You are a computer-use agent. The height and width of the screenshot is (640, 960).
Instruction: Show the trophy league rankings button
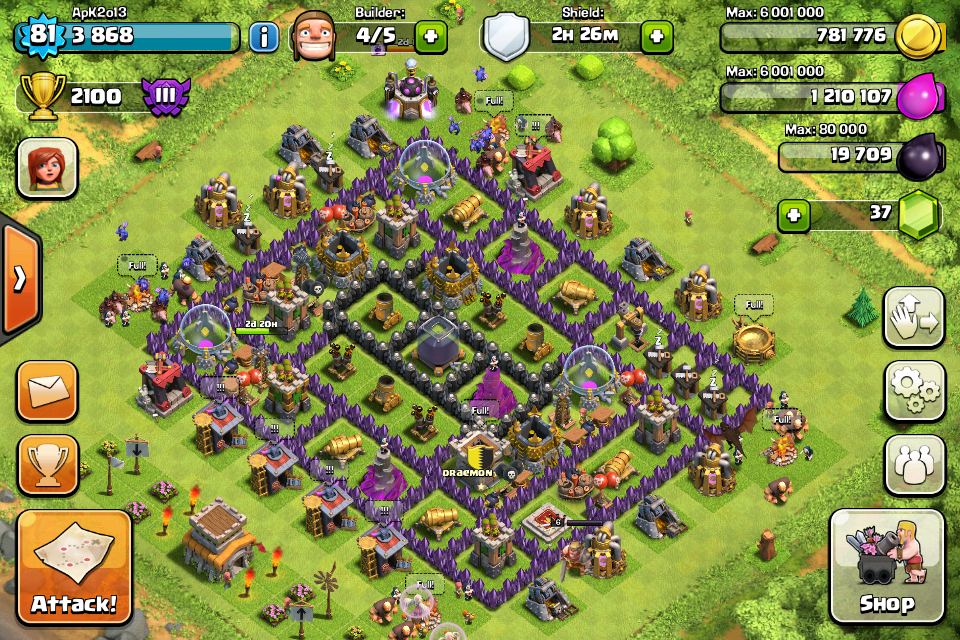point(47,465)
